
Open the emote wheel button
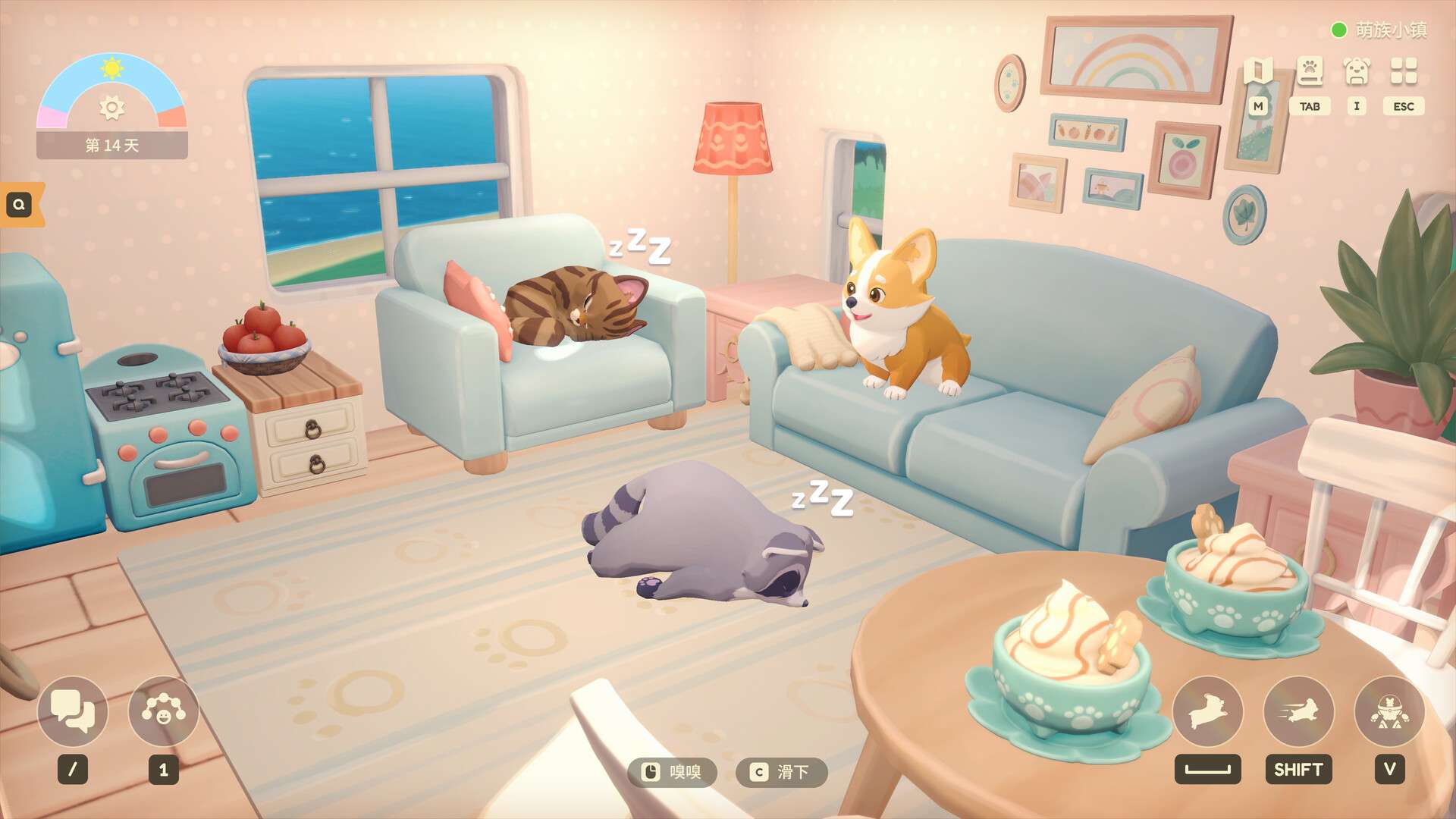(x=163, y=712)
